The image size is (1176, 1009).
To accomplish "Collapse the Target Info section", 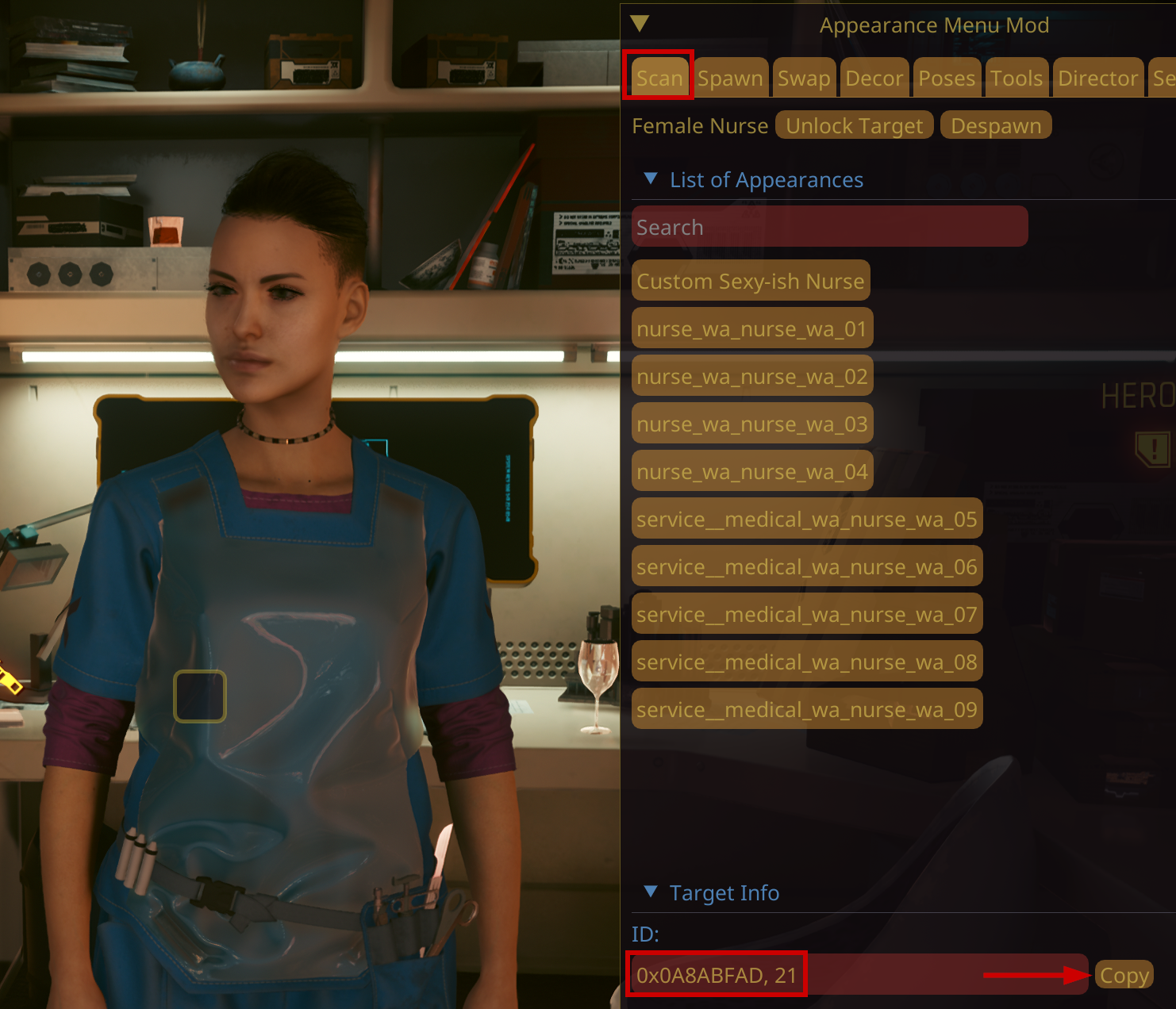I will [x=651, y=892].
